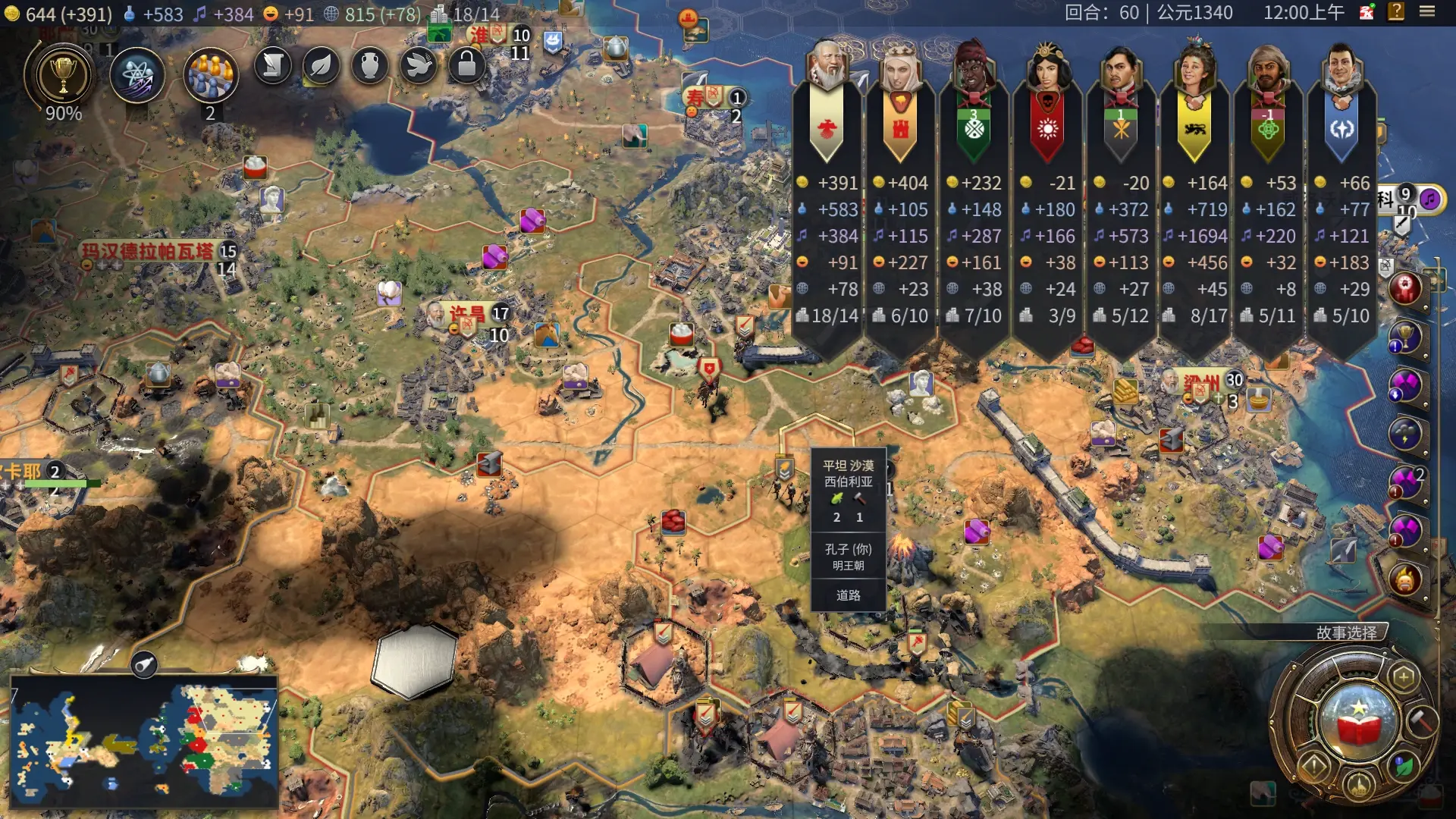Click the red book next-action button

click(x=1359, y=721)
